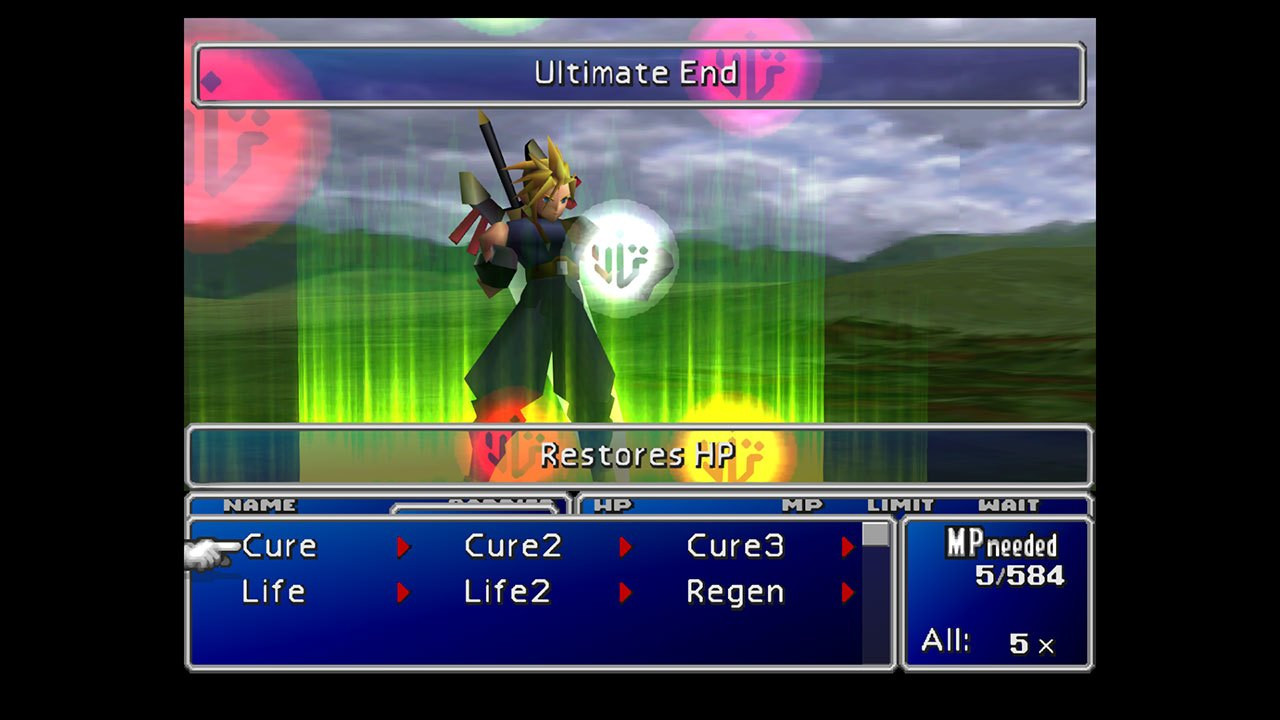Expand the Regen spell submenu arrow
The width and height of the screenshot is (1280, 720).
click(x=847, y=592)
